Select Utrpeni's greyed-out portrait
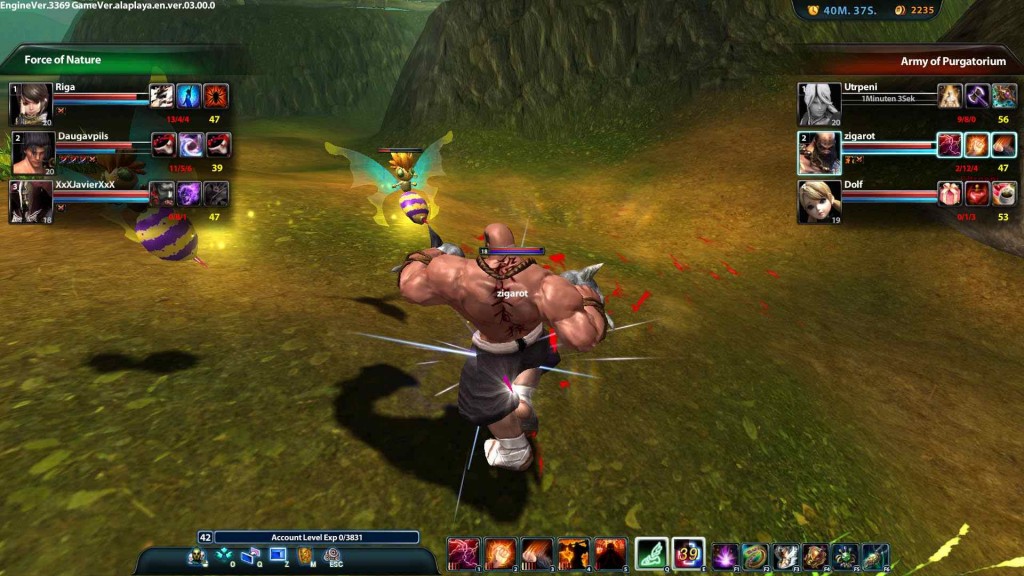 [818, 103]
